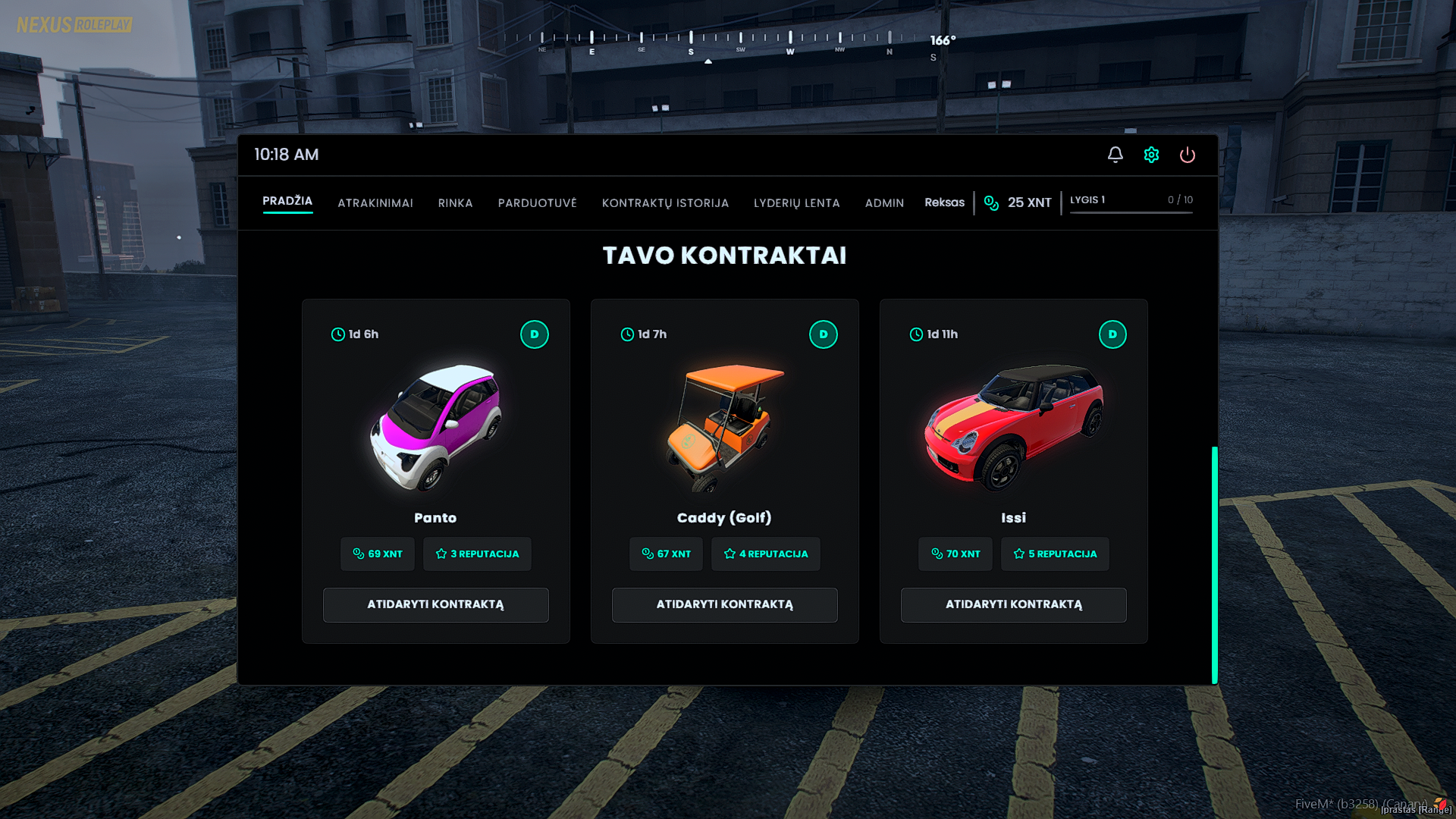Select the orange Caddy golf cart image

tap(724, 427)
